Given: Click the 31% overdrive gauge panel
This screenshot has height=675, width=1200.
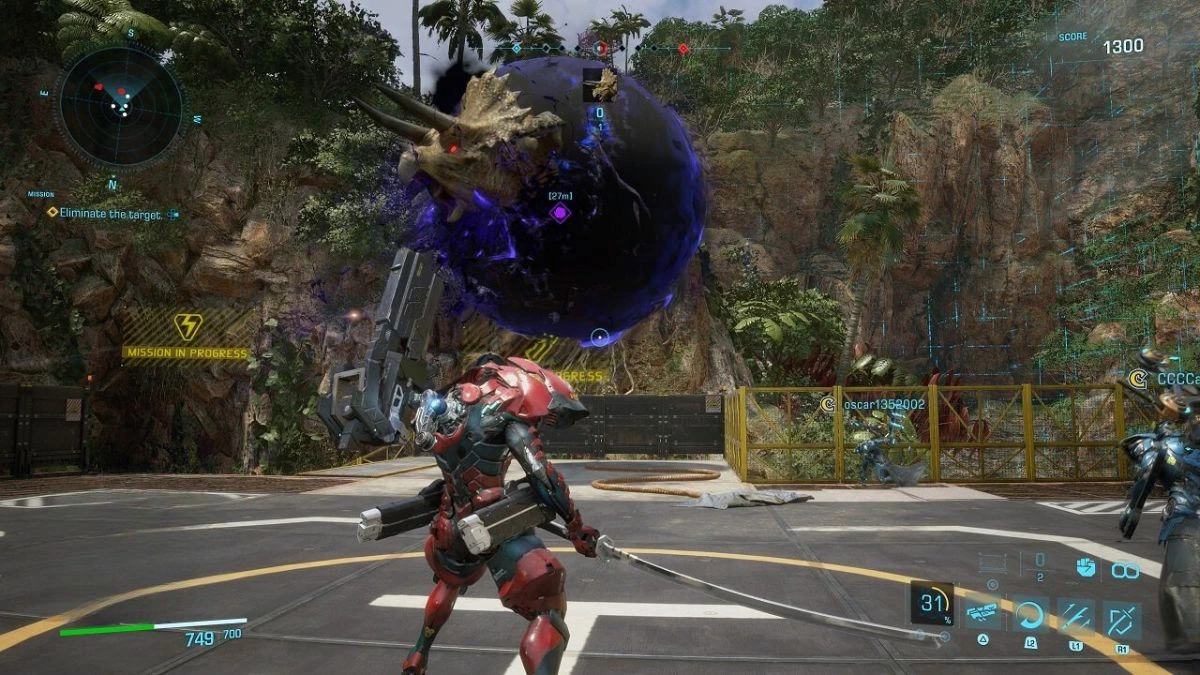Looking at the screenshot, I should [x=932, y=602].
